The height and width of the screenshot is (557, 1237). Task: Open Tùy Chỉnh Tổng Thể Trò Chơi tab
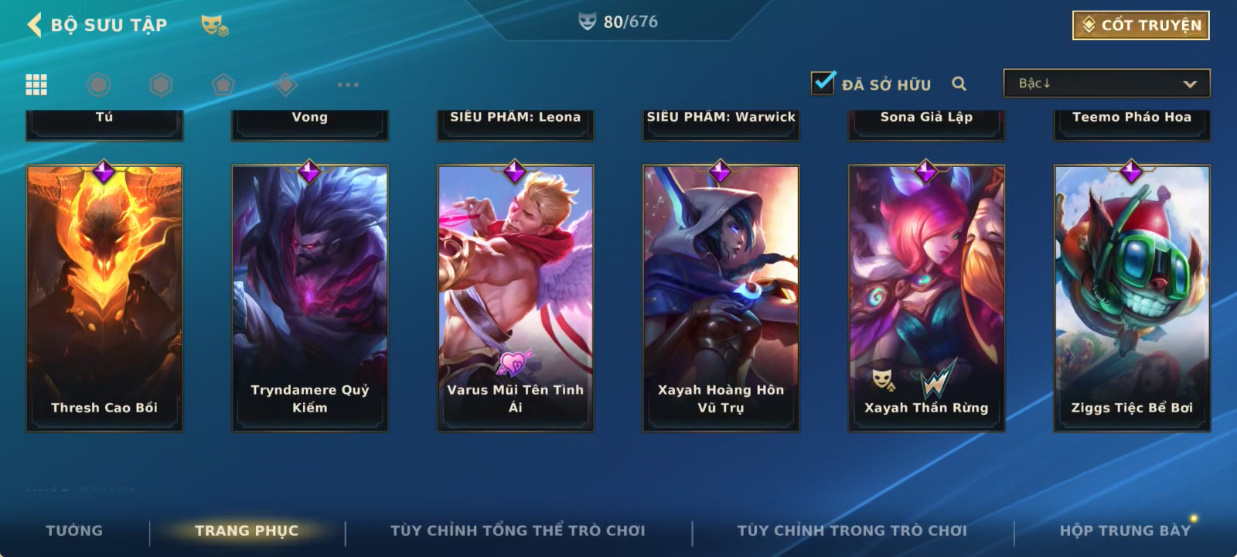click(x=517, y=531)
